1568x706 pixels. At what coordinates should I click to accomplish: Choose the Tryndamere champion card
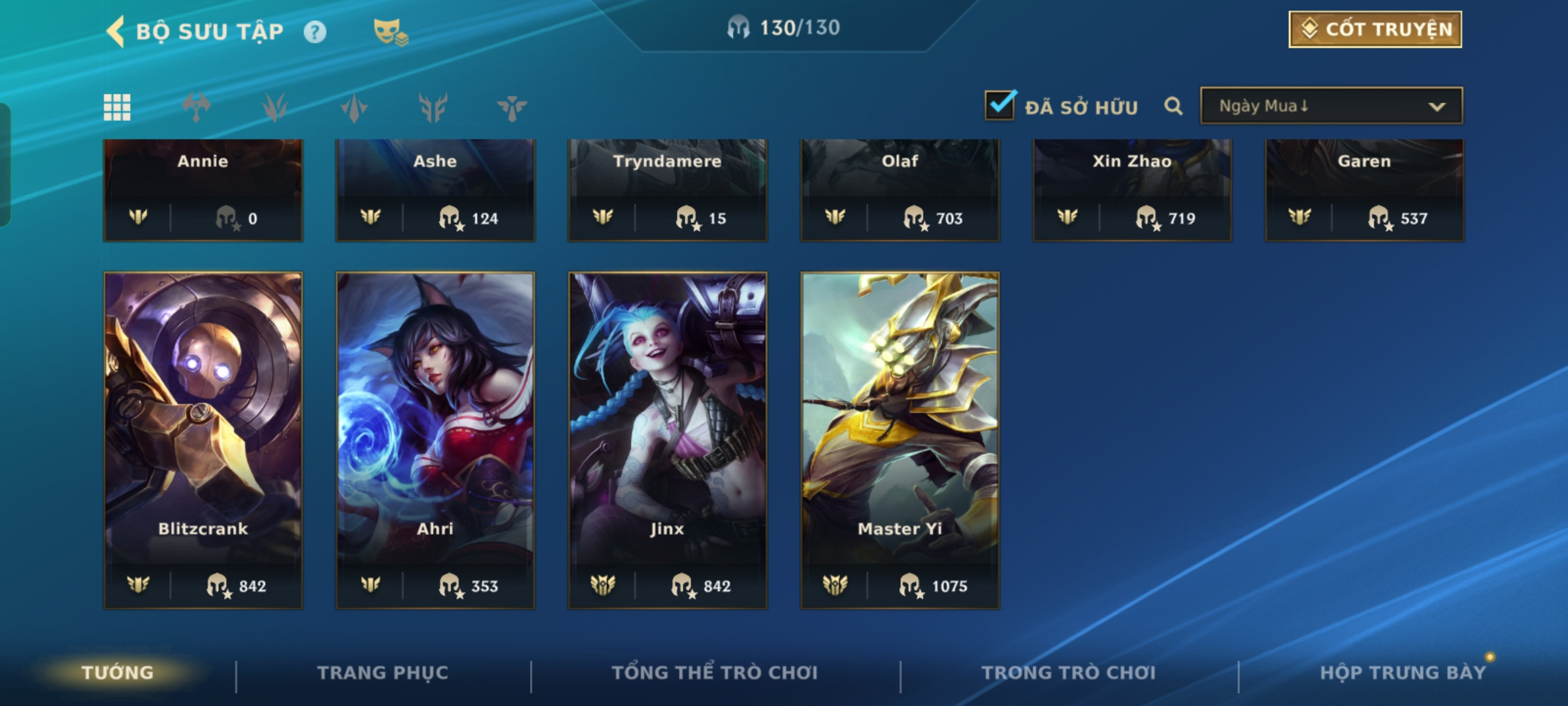pyautogui.click(x=668, y=190)
